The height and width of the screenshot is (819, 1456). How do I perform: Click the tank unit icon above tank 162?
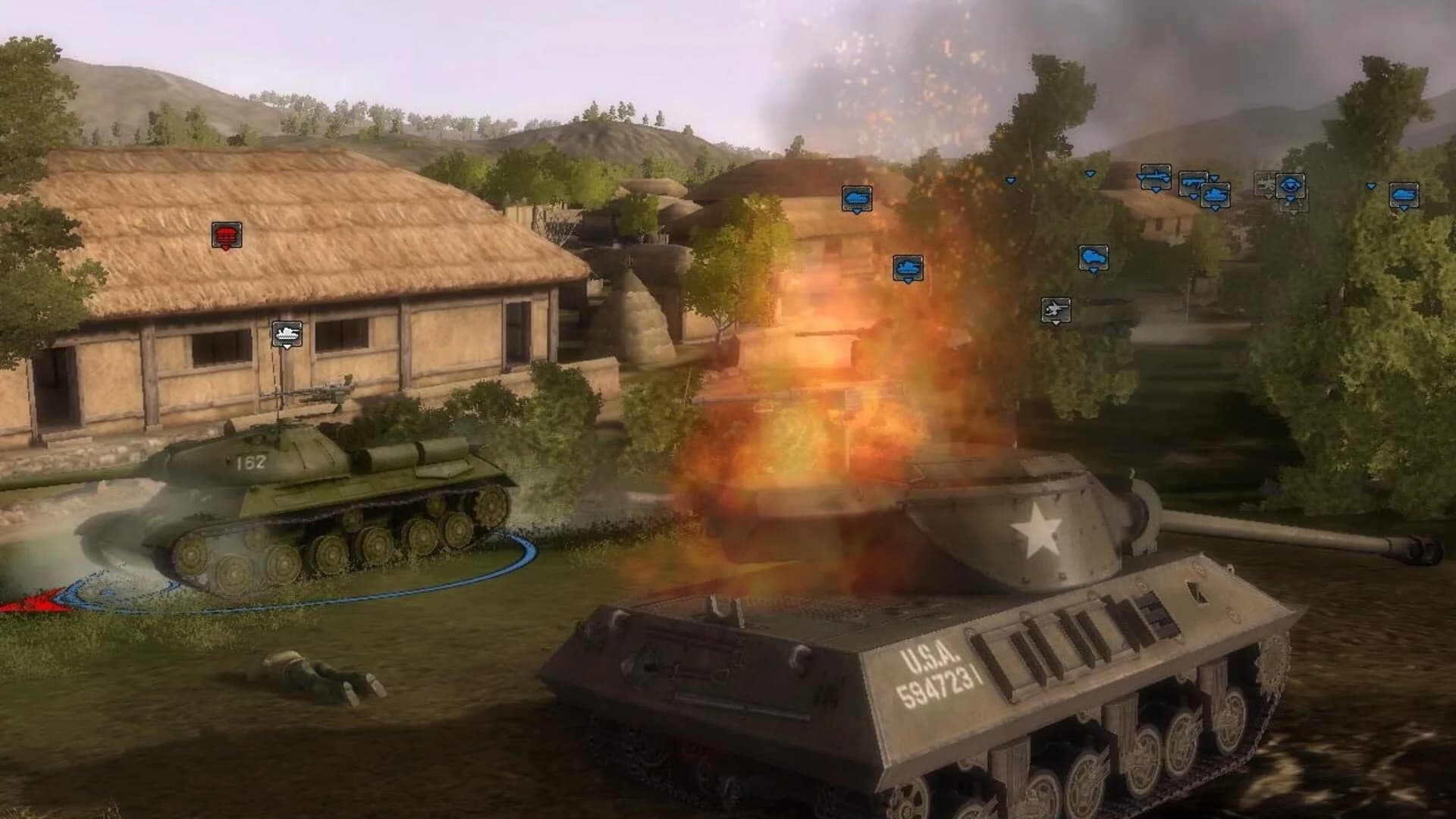point(287,332)
